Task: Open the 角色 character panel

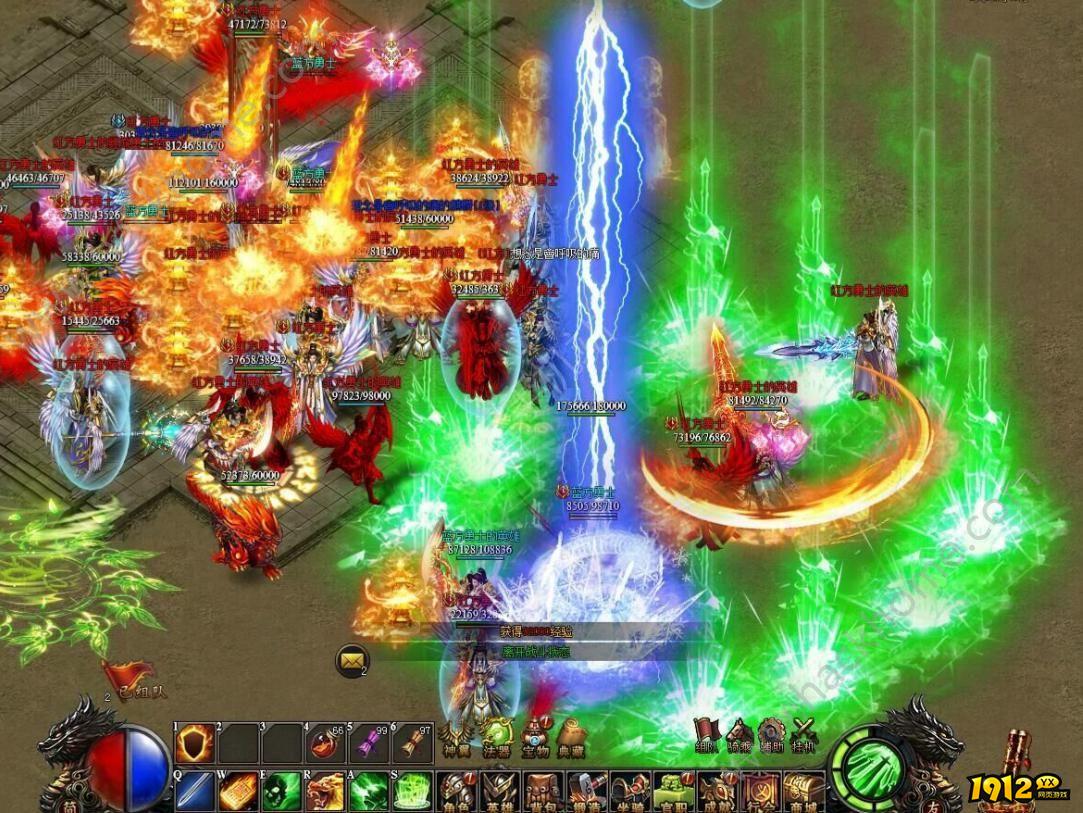Action: [456, 792]
